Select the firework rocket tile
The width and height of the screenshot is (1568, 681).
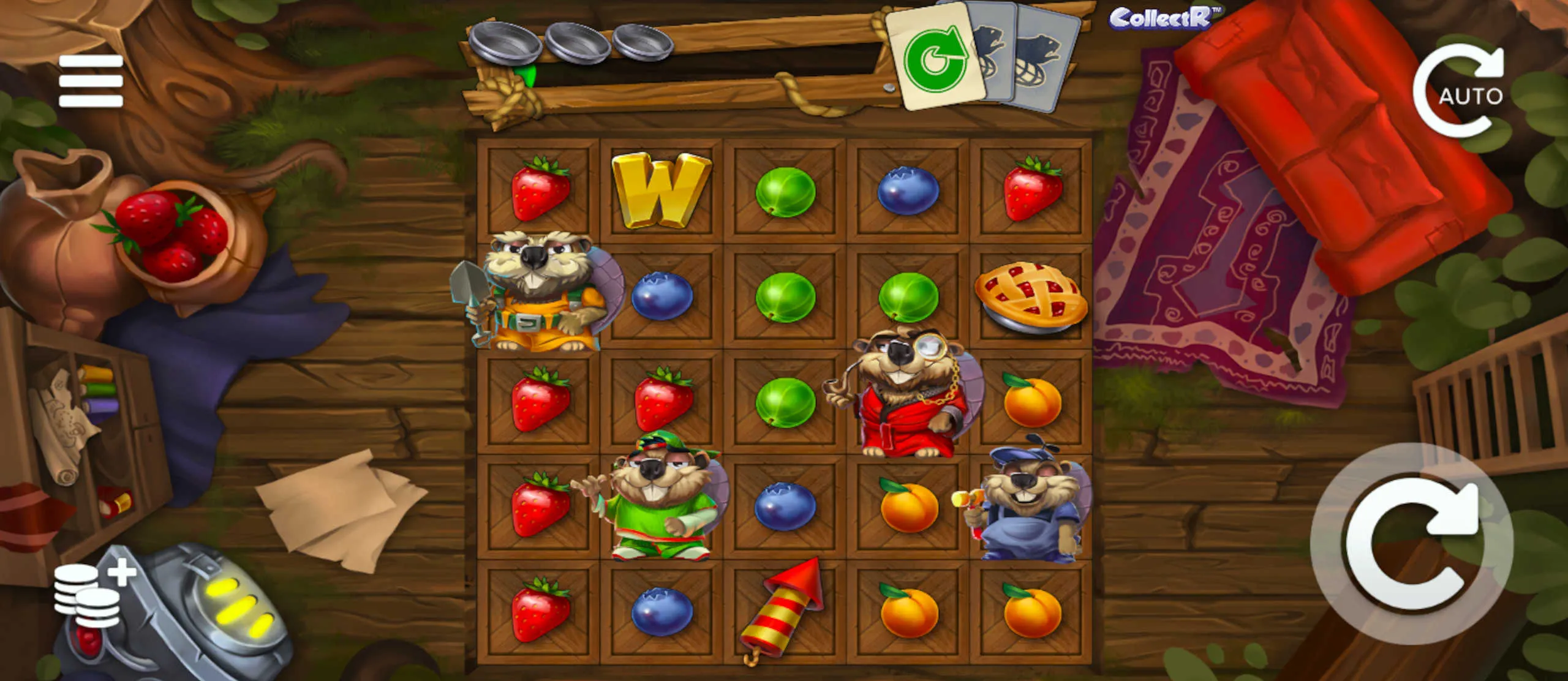point(783,609)
